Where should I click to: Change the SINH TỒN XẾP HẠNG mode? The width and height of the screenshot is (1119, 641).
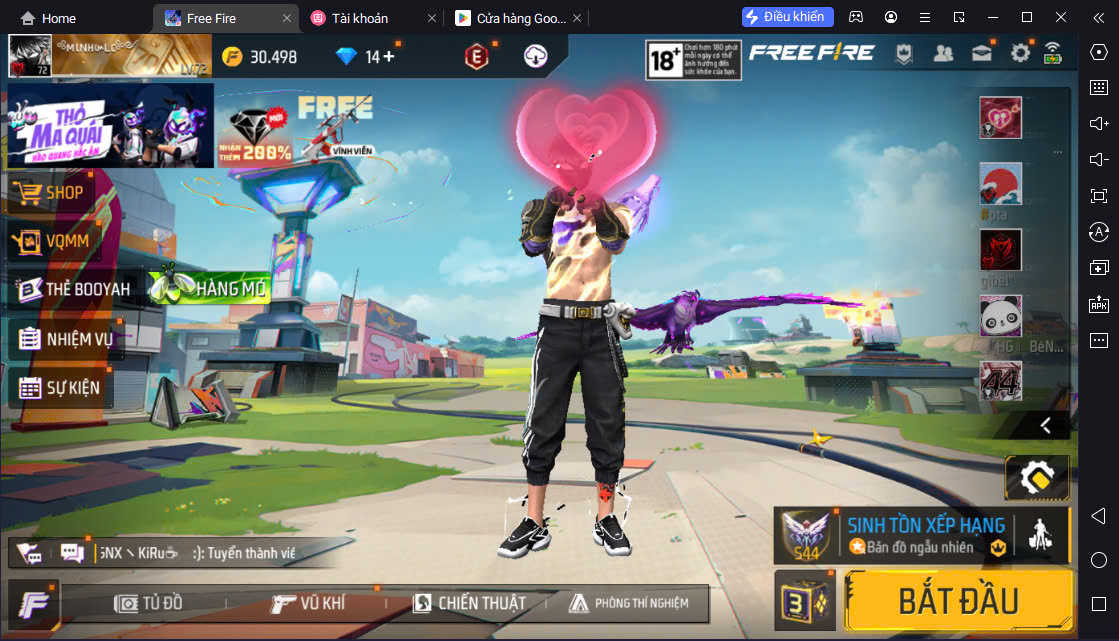[924, 535]
